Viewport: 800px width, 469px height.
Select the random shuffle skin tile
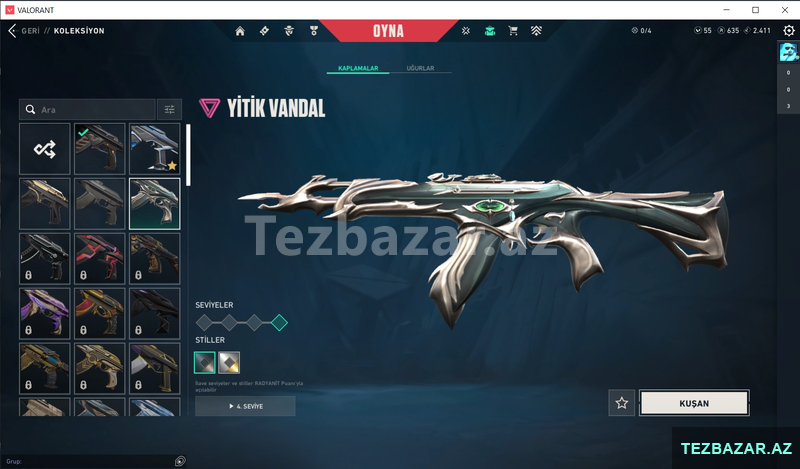45,149
